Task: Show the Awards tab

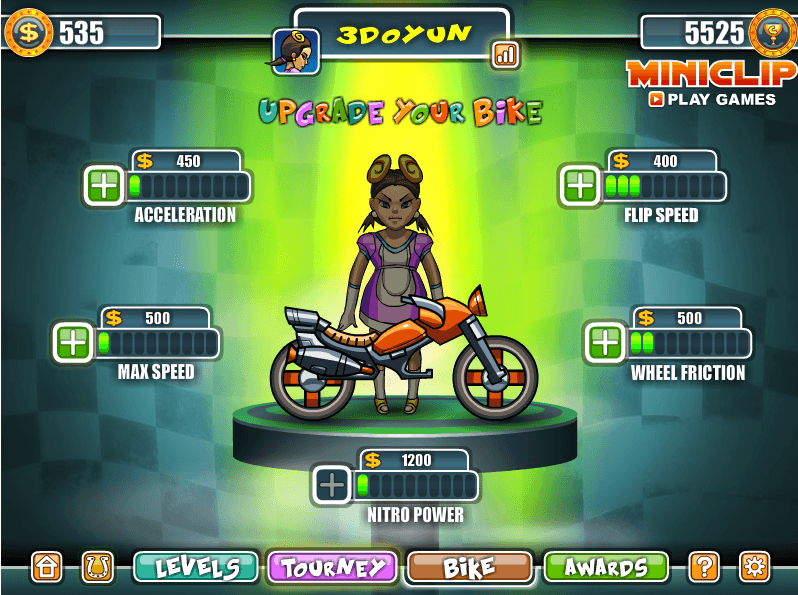Action: coord(605,567)
